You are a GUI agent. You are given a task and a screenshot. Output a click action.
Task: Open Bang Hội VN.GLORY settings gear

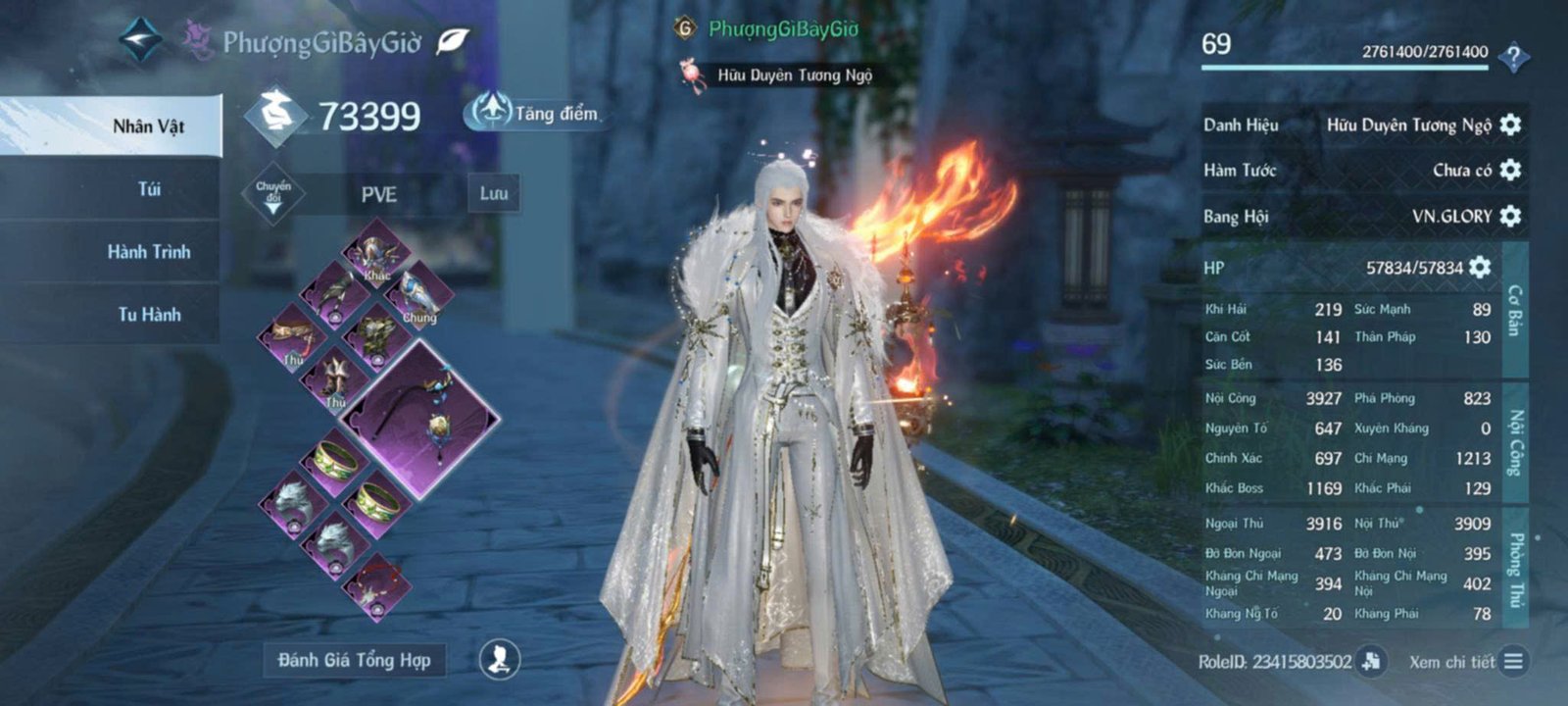[1510, 216]
